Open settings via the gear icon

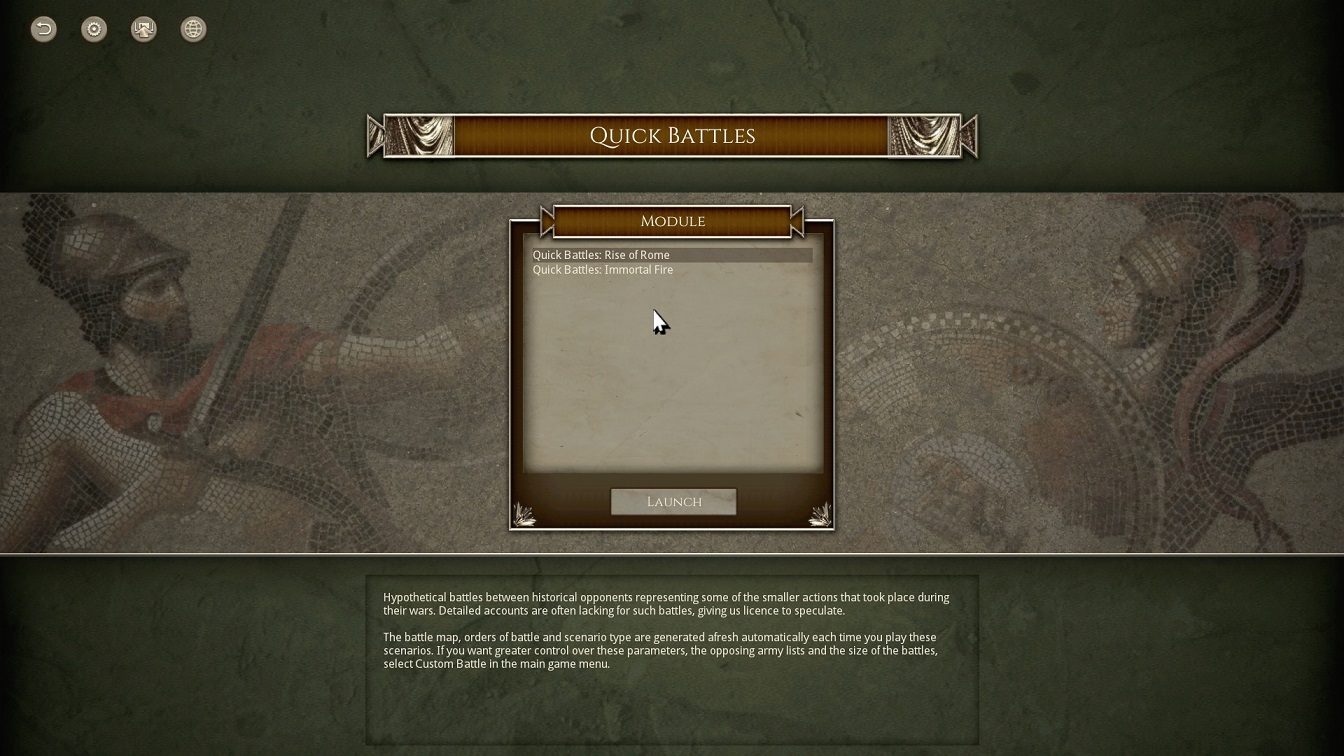pos(94,29)
